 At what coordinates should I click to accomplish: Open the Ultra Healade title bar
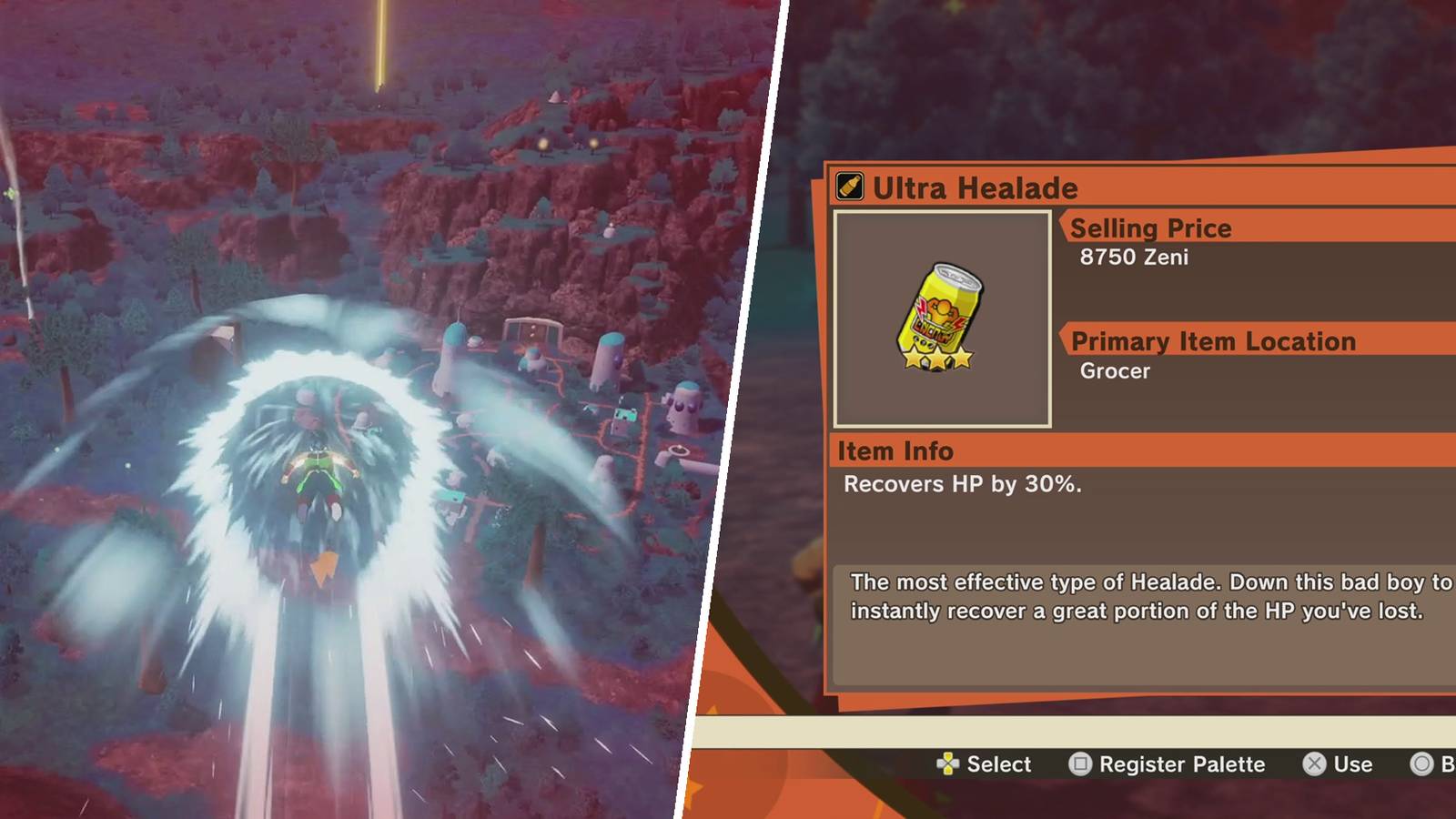(975, 188)
